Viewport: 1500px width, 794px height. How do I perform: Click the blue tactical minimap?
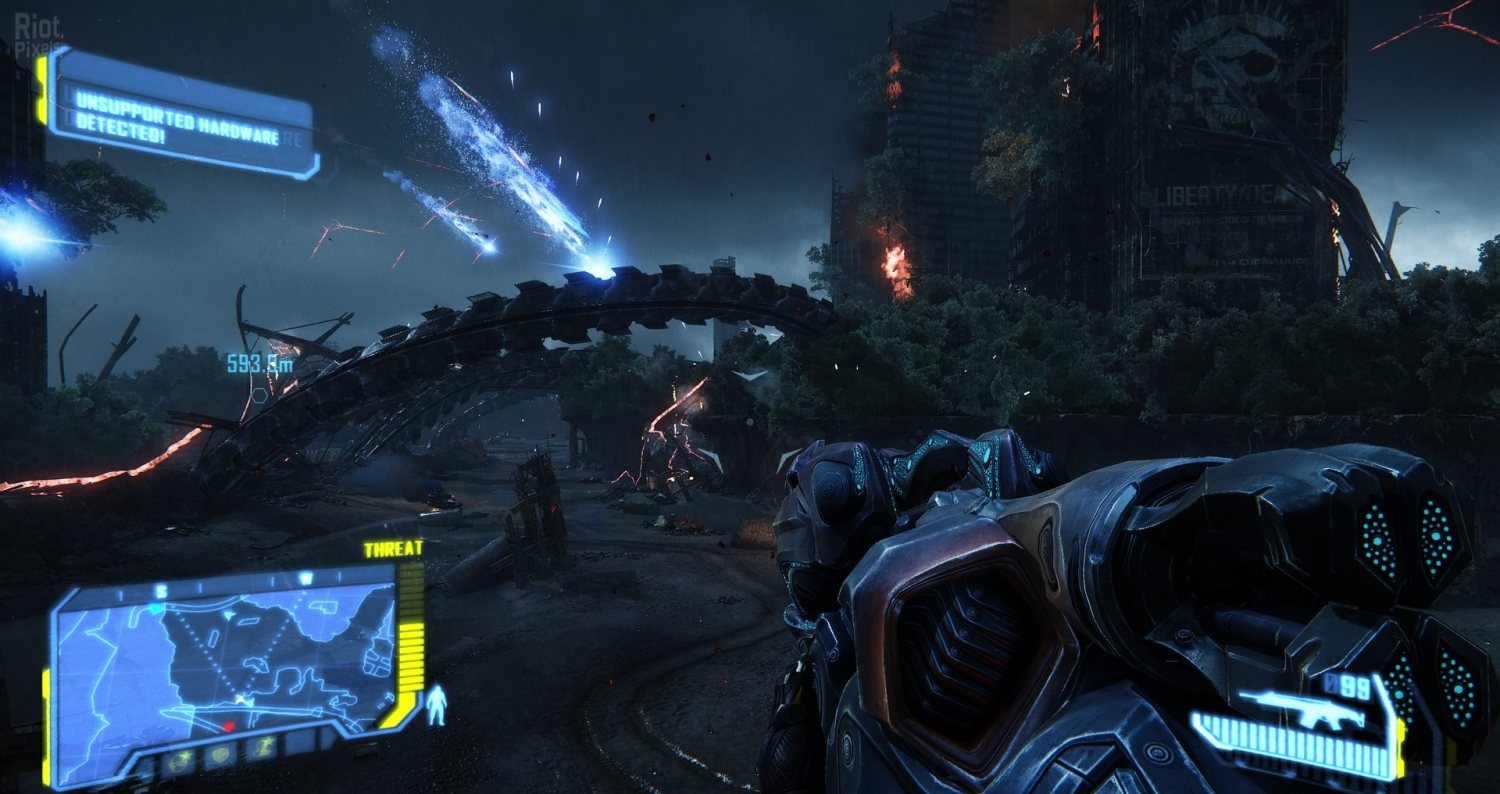pos(225,660)
